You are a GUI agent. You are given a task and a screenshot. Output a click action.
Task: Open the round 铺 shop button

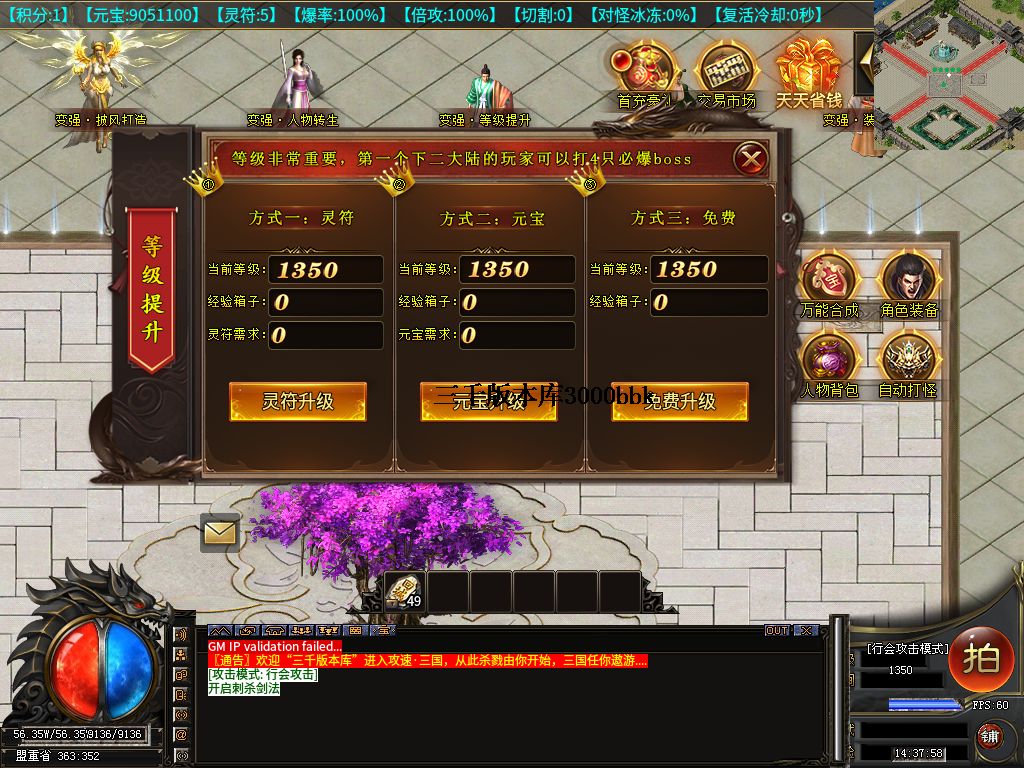coord(989,738)
